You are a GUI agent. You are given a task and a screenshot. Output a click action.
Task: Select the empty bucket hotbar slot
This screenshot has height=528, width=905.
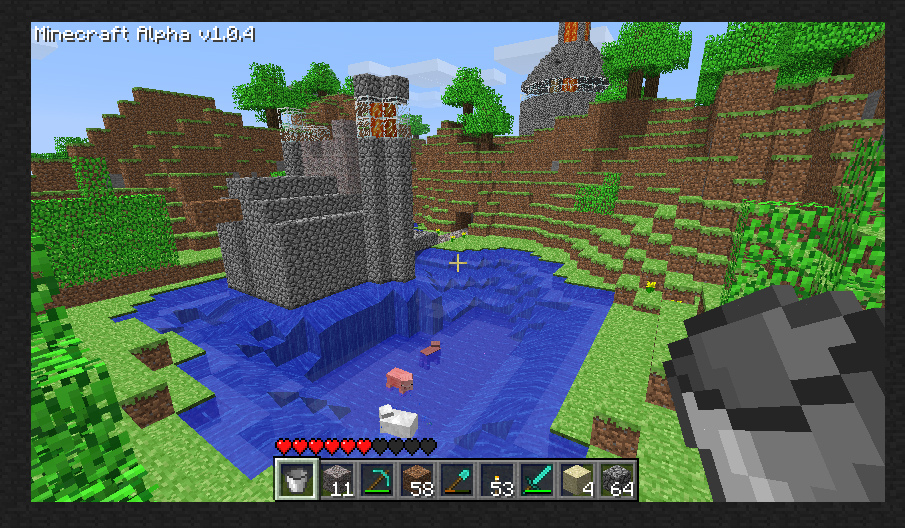[295, 480]
